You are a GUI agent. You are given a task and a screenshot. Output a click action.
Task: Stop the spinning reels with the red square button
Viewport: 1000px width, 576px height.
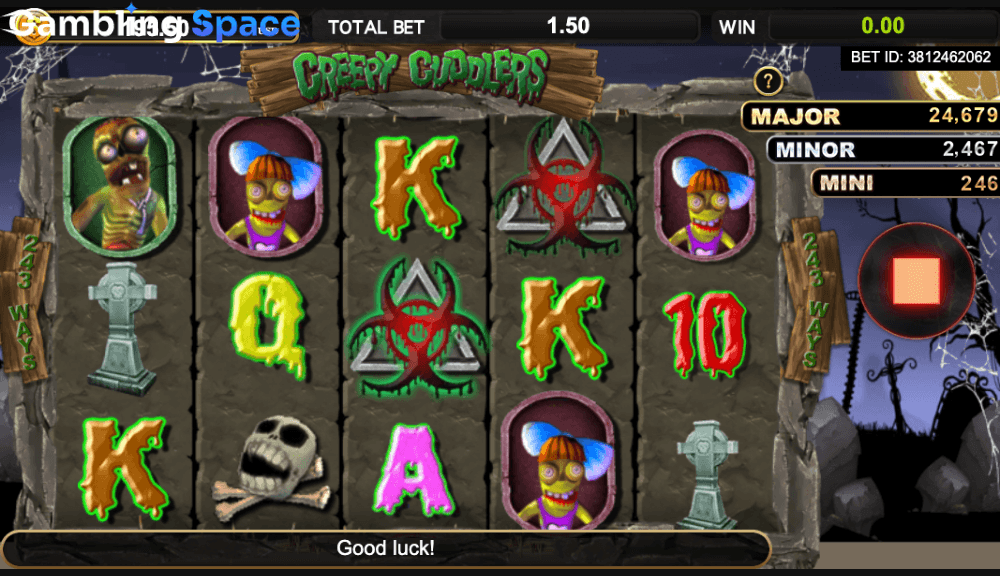point(919,280)
